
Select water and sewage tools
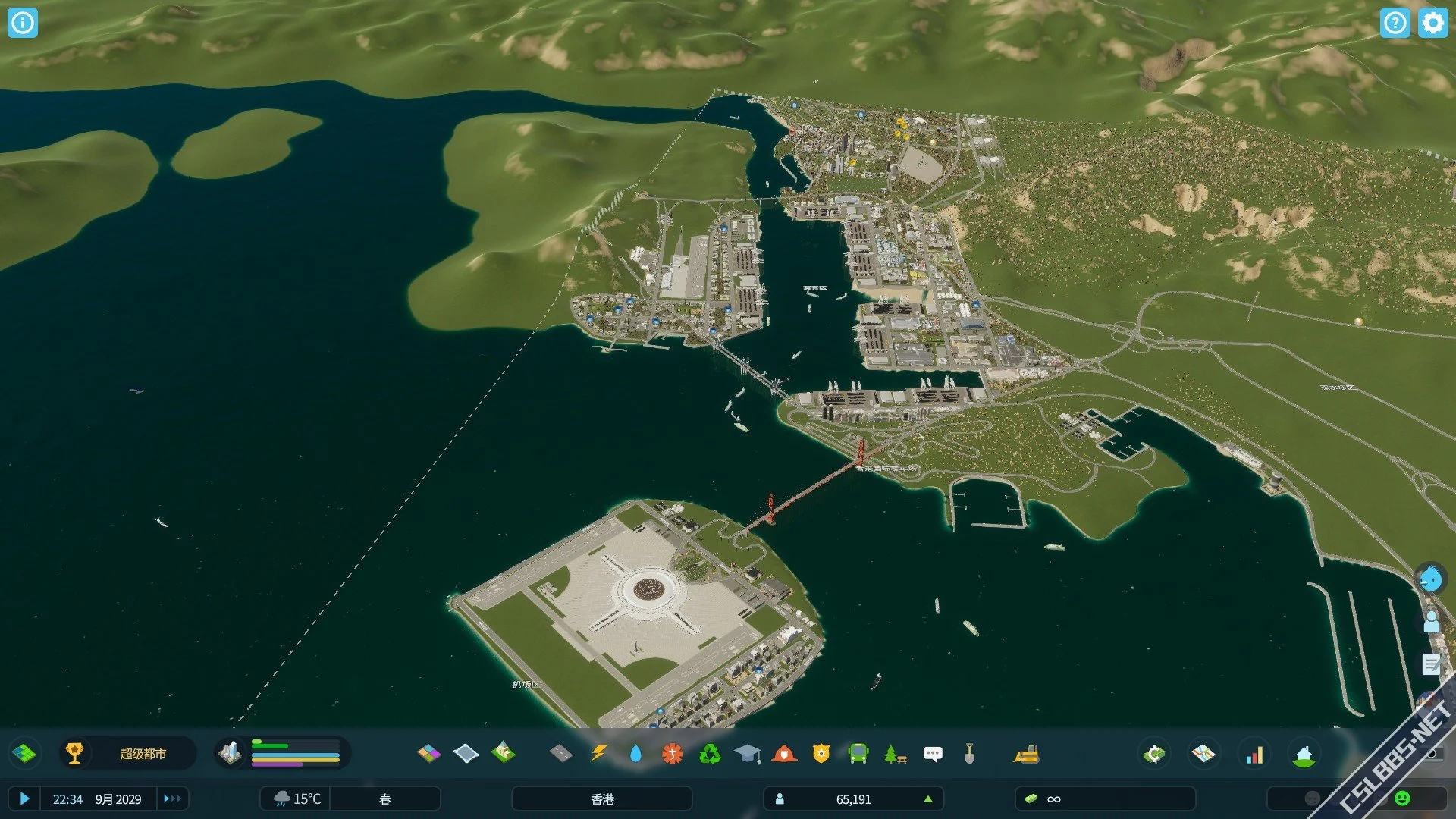pyautogui.click(x=635, y=754)
